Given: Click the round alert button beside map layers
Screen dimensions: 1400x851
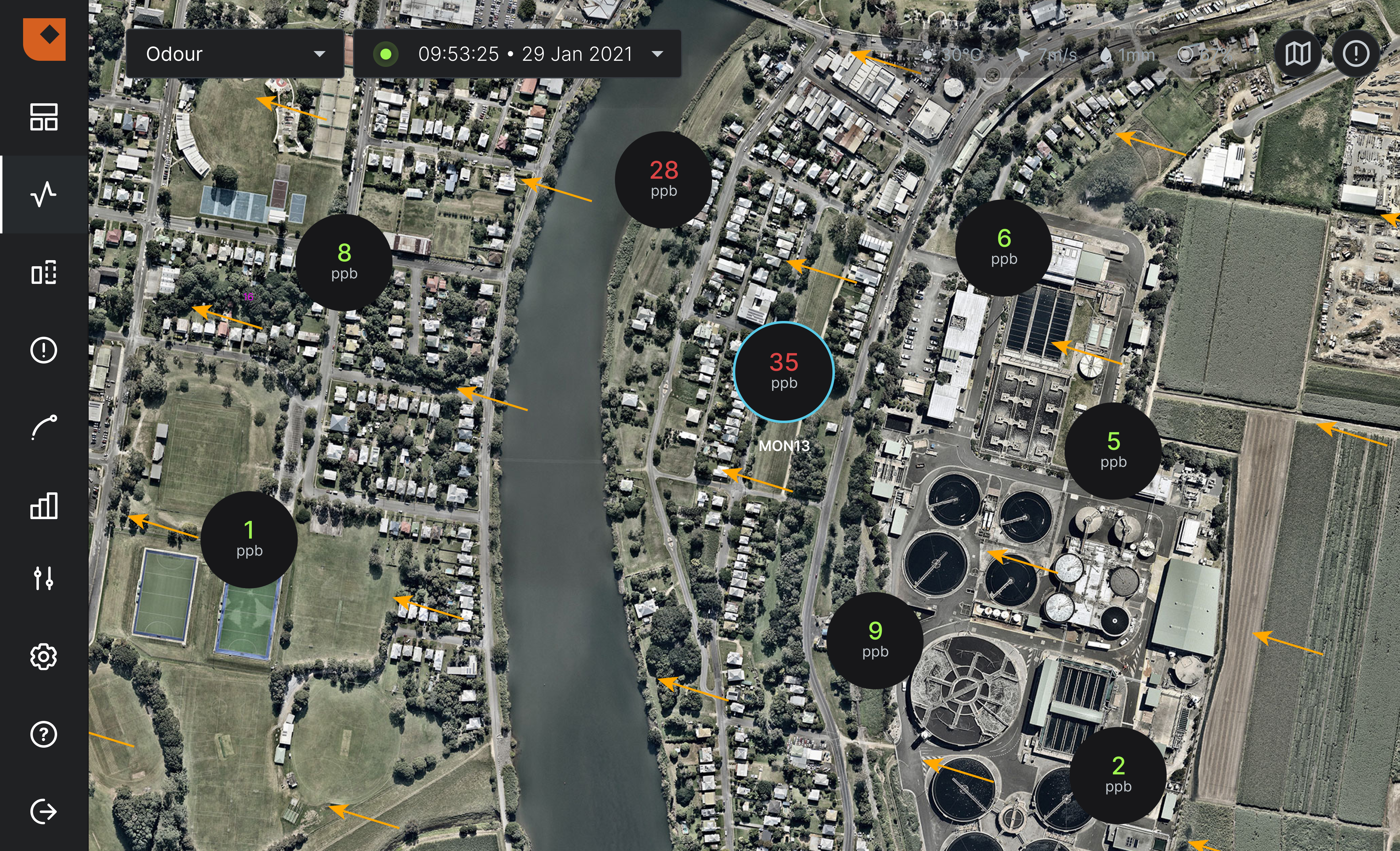Looking at the screenshot, I should pos(1356,54).
